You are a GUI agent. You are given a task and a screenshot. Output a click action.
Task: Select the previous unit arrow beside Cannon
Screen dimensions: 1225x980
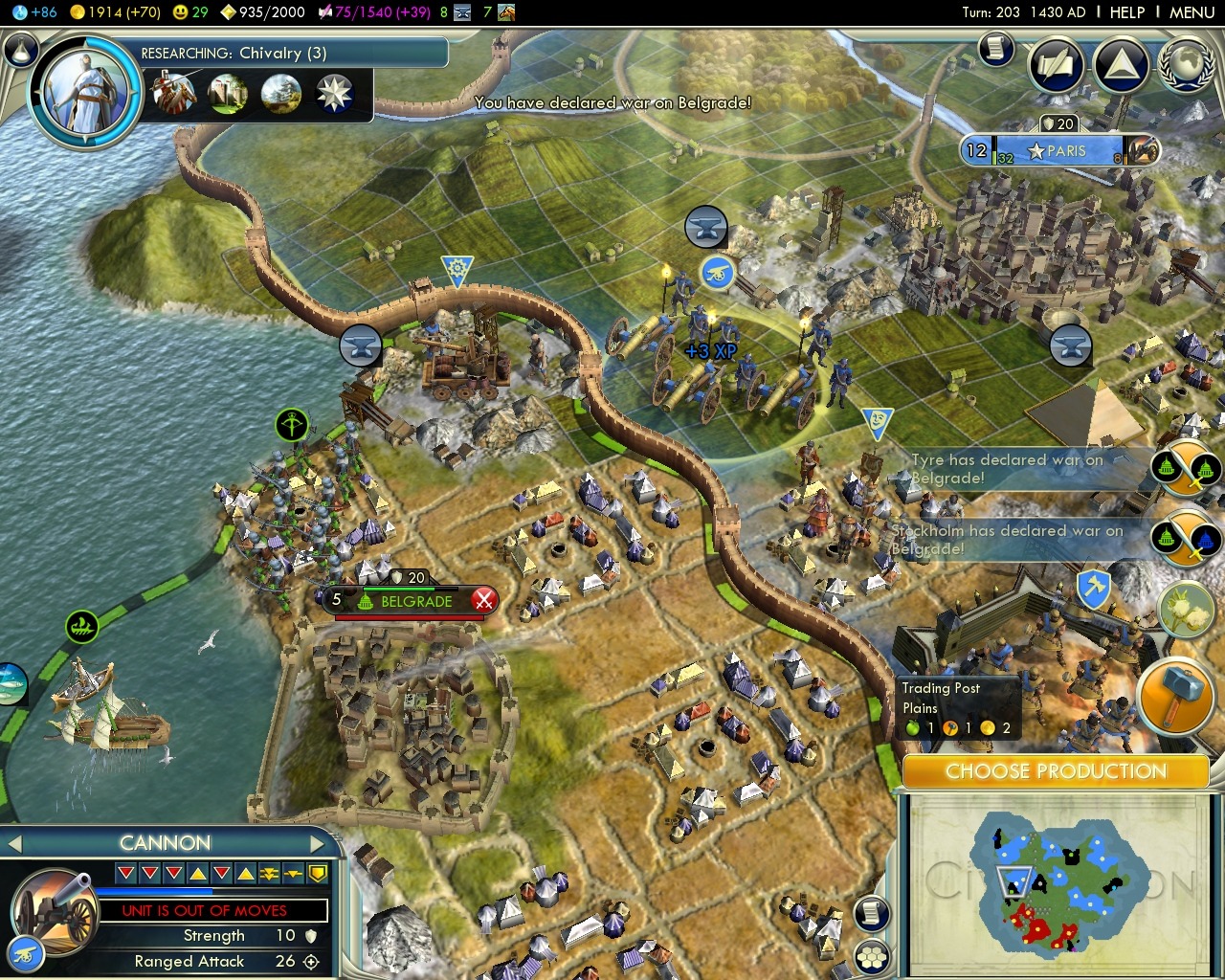tap(14, 843)
